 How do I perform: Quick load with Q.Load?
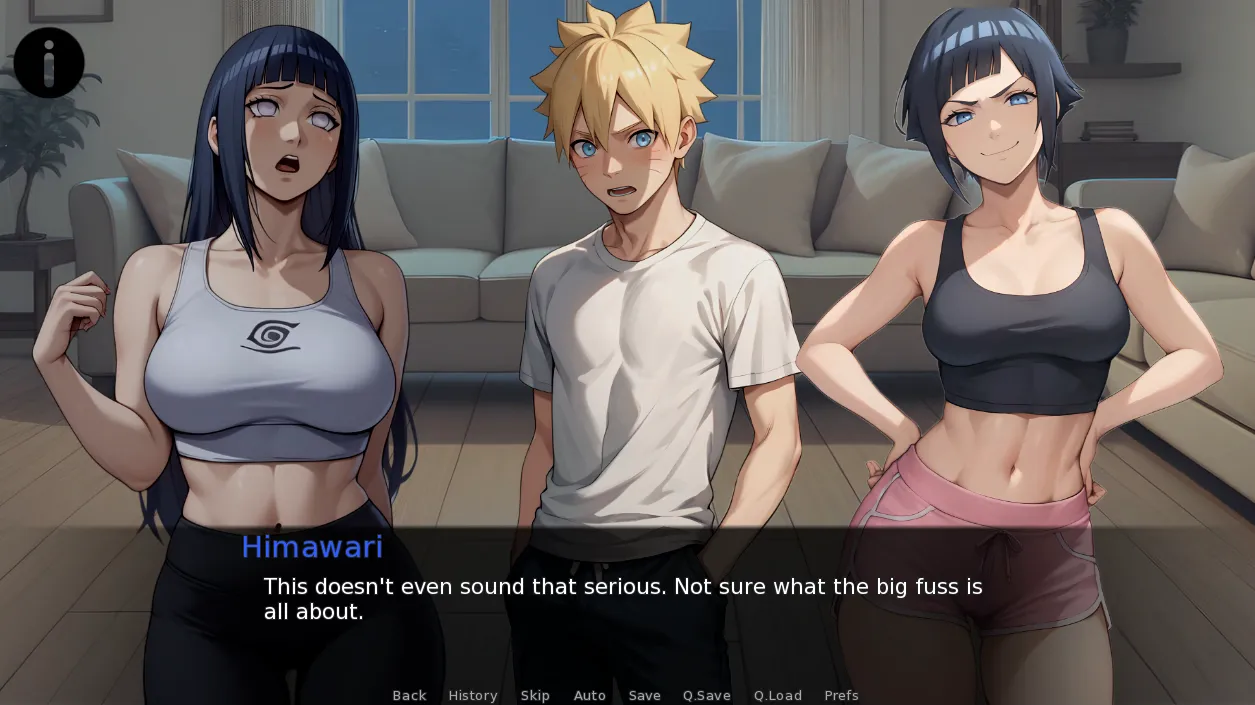[x=778, y=695]
